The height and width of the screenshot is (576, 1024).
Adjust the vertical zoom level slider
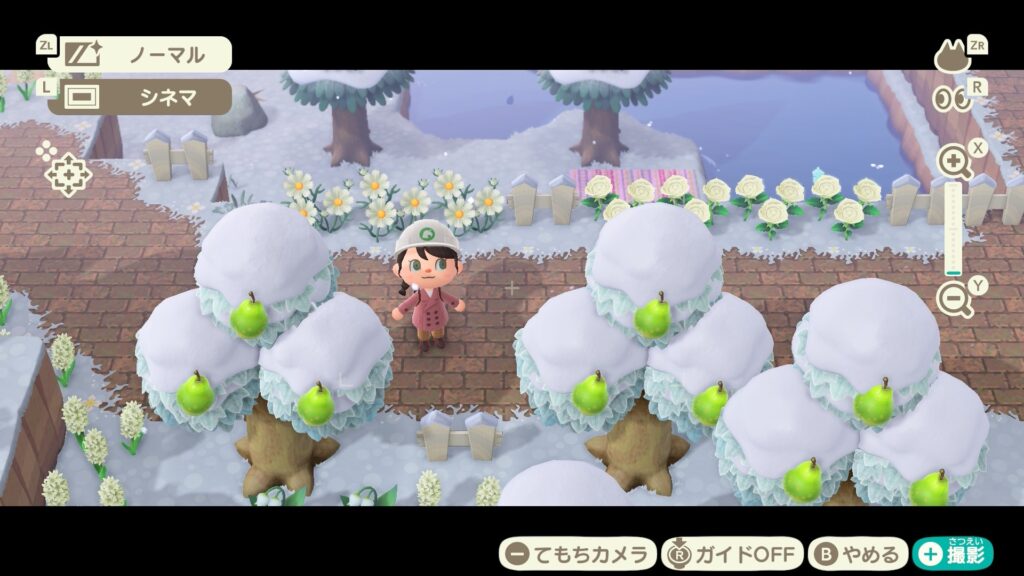[x=953, y=229]
